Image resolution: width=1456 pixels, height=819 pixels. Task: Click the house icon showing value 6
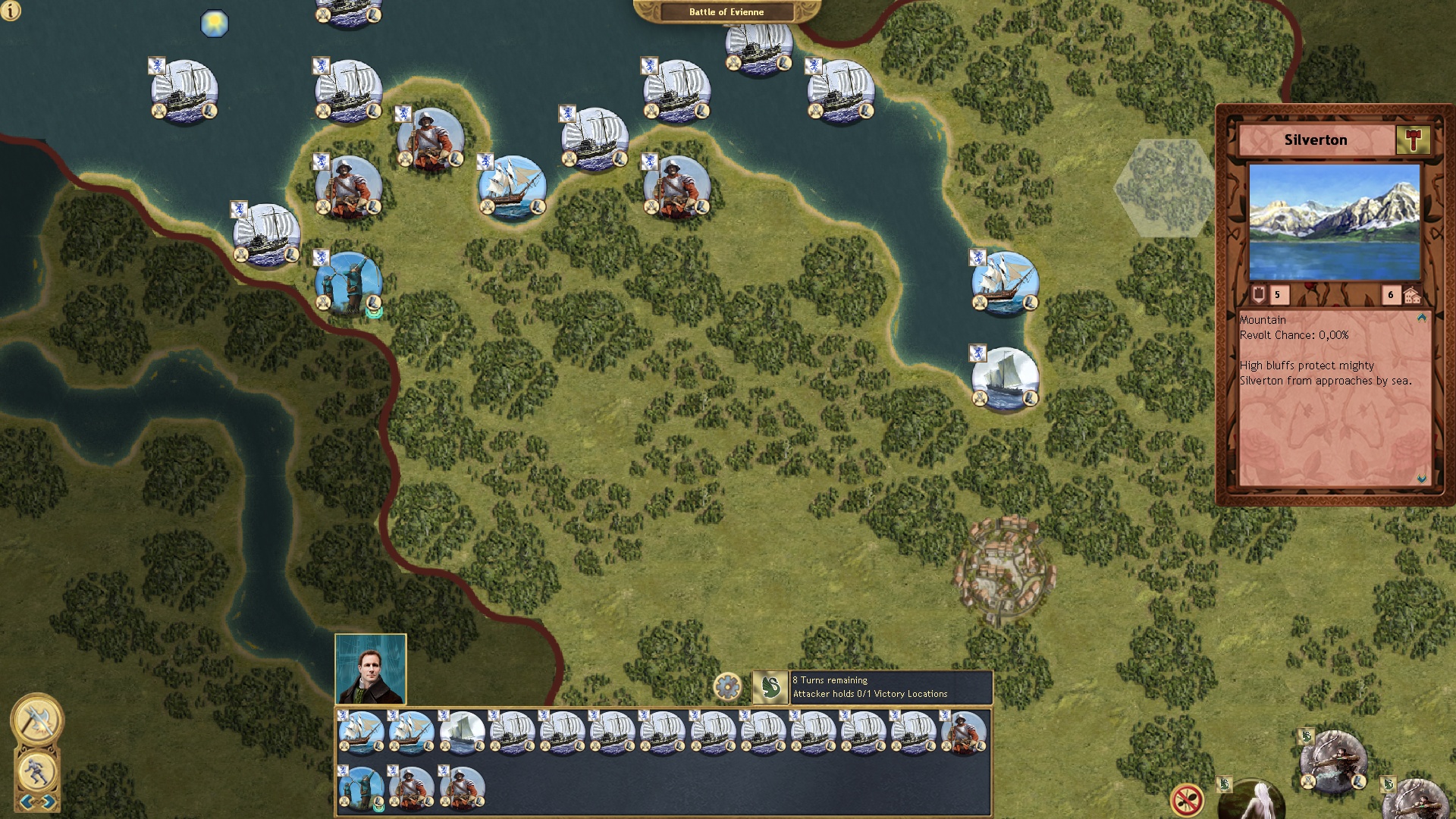(1414, 294)
